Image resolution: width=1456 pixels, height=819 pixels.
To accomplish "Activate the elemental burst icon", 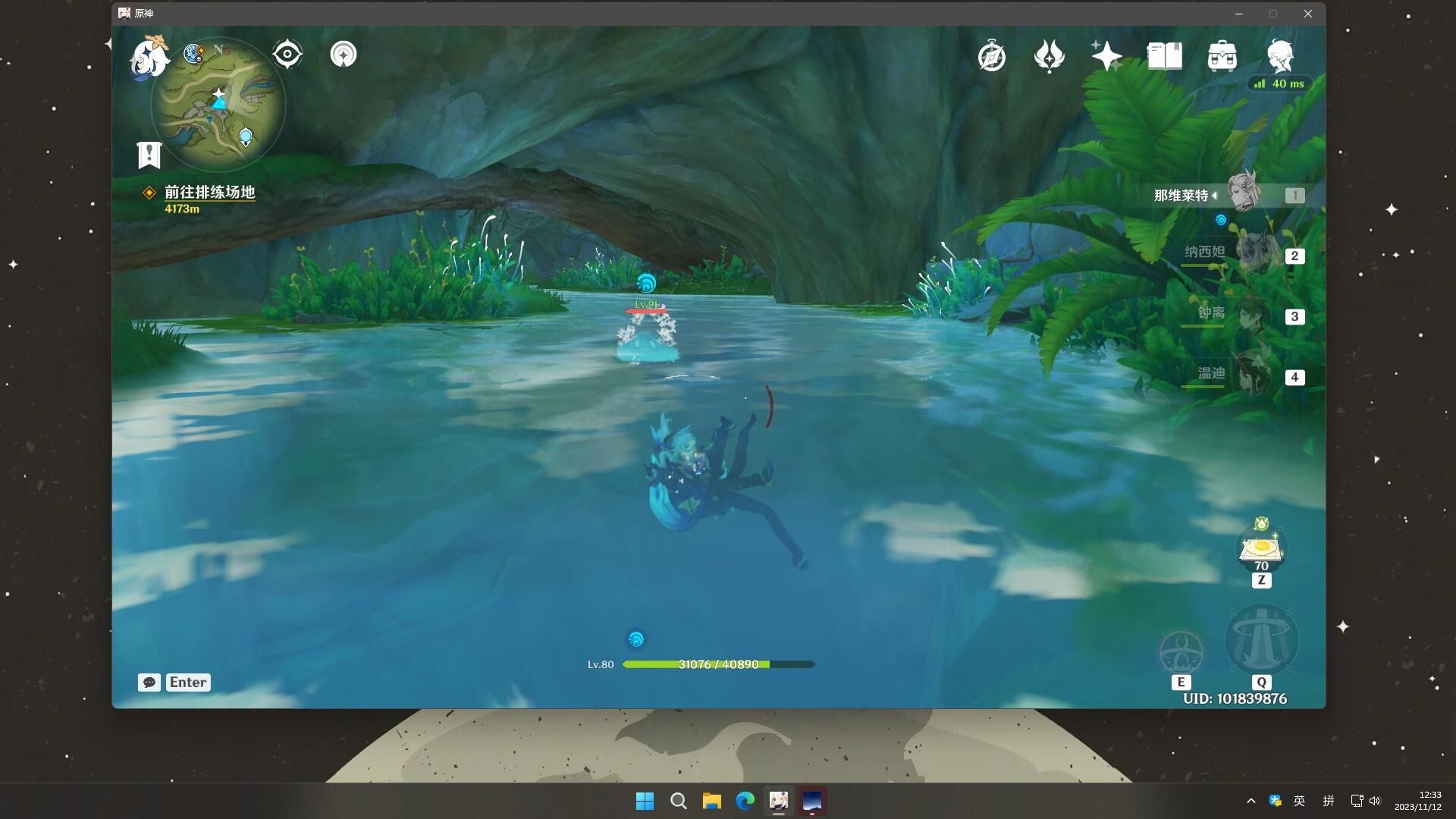I will [1261, 641].
